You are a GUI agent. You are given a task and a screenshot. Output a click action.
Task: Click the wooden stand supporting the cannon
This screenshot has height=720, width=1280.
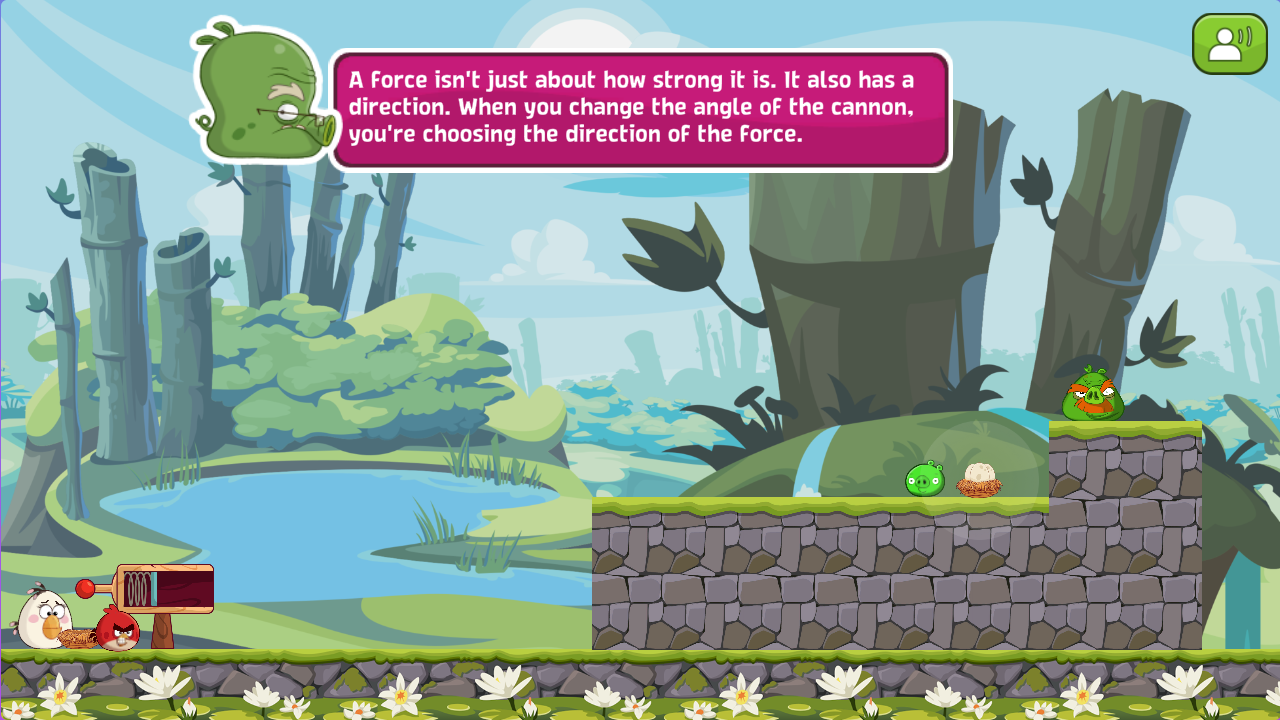pos(162,632)
